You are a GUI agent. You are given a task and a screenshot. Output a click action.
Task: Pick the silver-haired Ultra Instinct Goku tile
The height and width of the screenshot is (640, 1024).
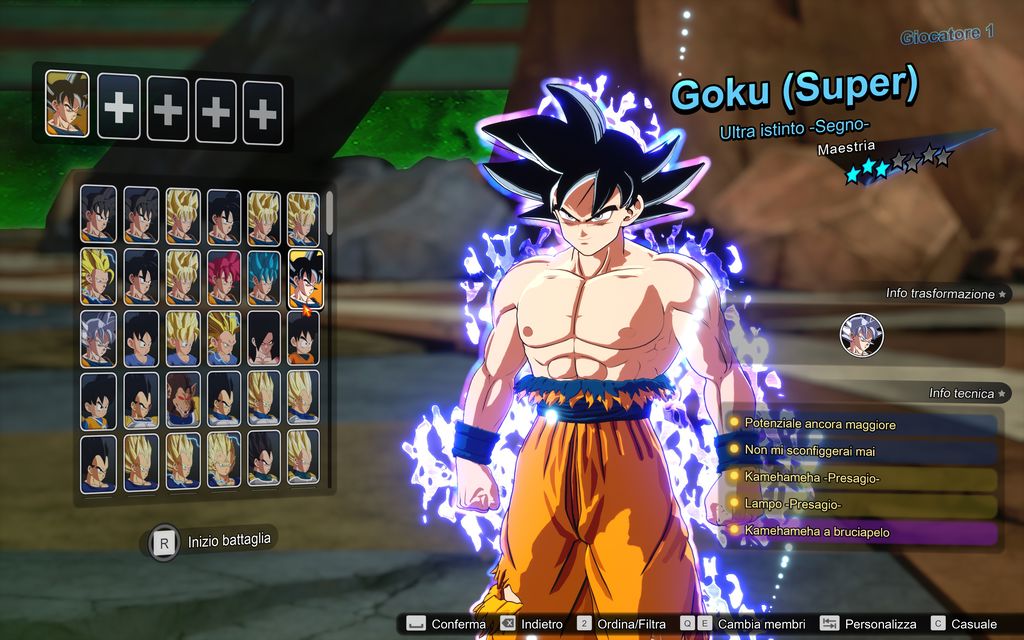pos(98,338)
